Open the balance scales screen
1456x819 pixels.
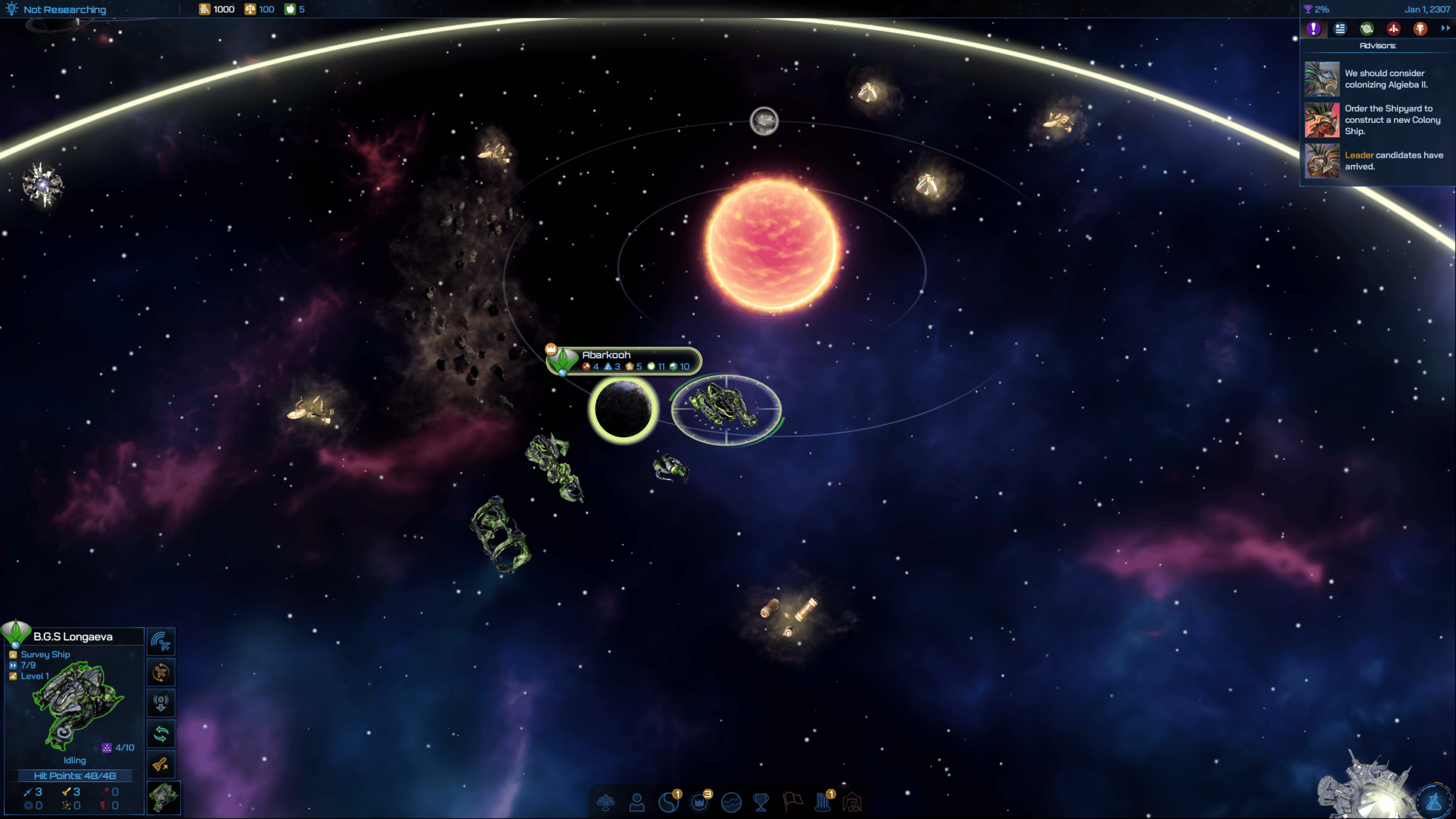[606, 802]
